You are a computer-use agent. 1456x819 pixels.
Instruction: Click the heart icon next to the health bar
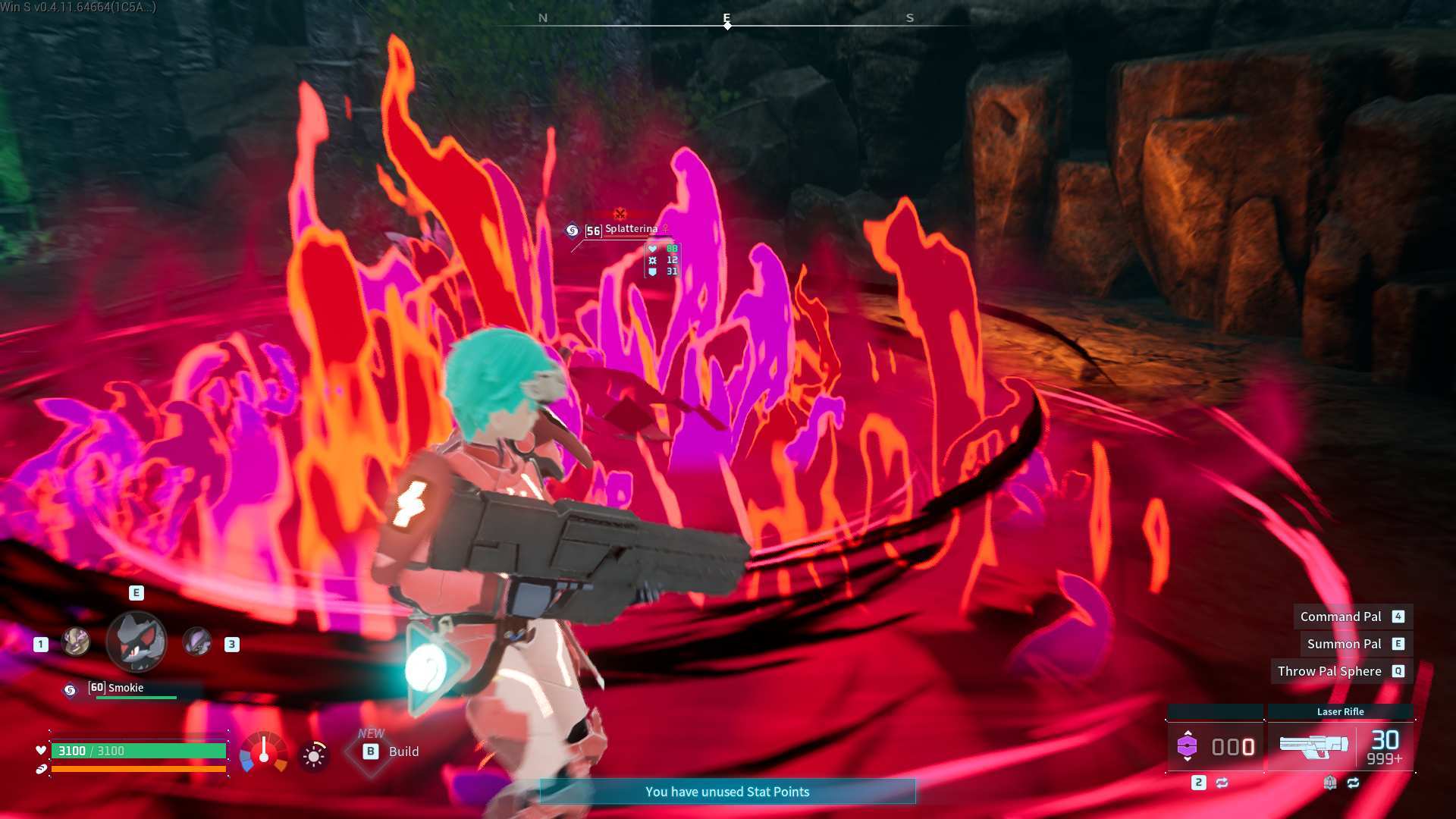coord(40,751)
